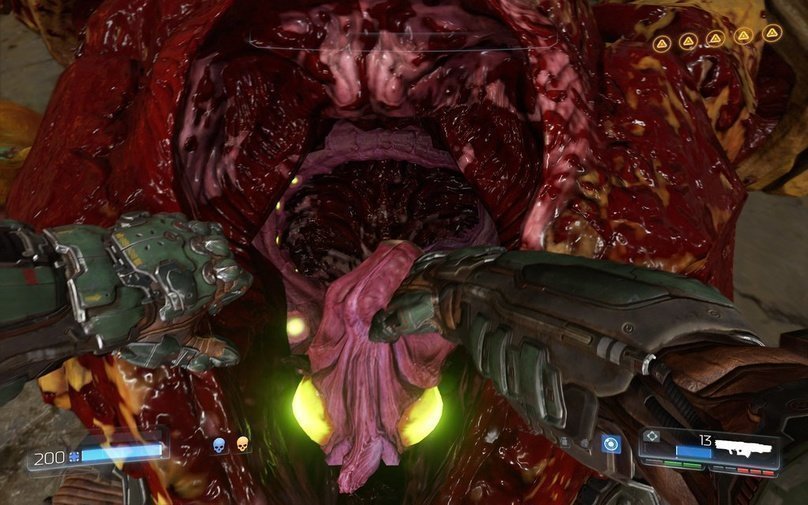
Task: Select the blue equipment item icon
Action: pyautogui.click(x=610, y=444)
